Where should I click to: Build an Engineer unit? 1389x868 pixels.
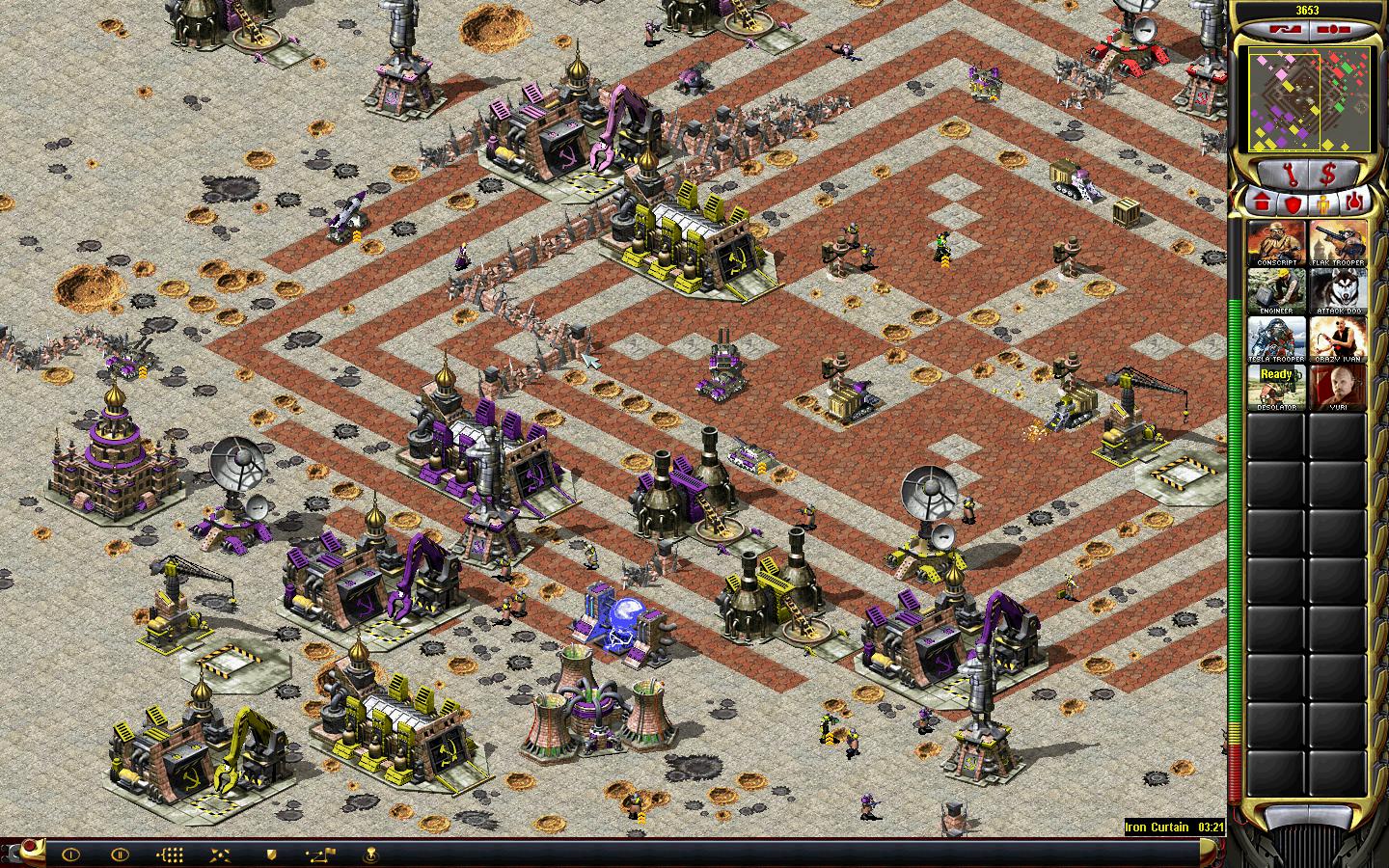coord(1276,291)
